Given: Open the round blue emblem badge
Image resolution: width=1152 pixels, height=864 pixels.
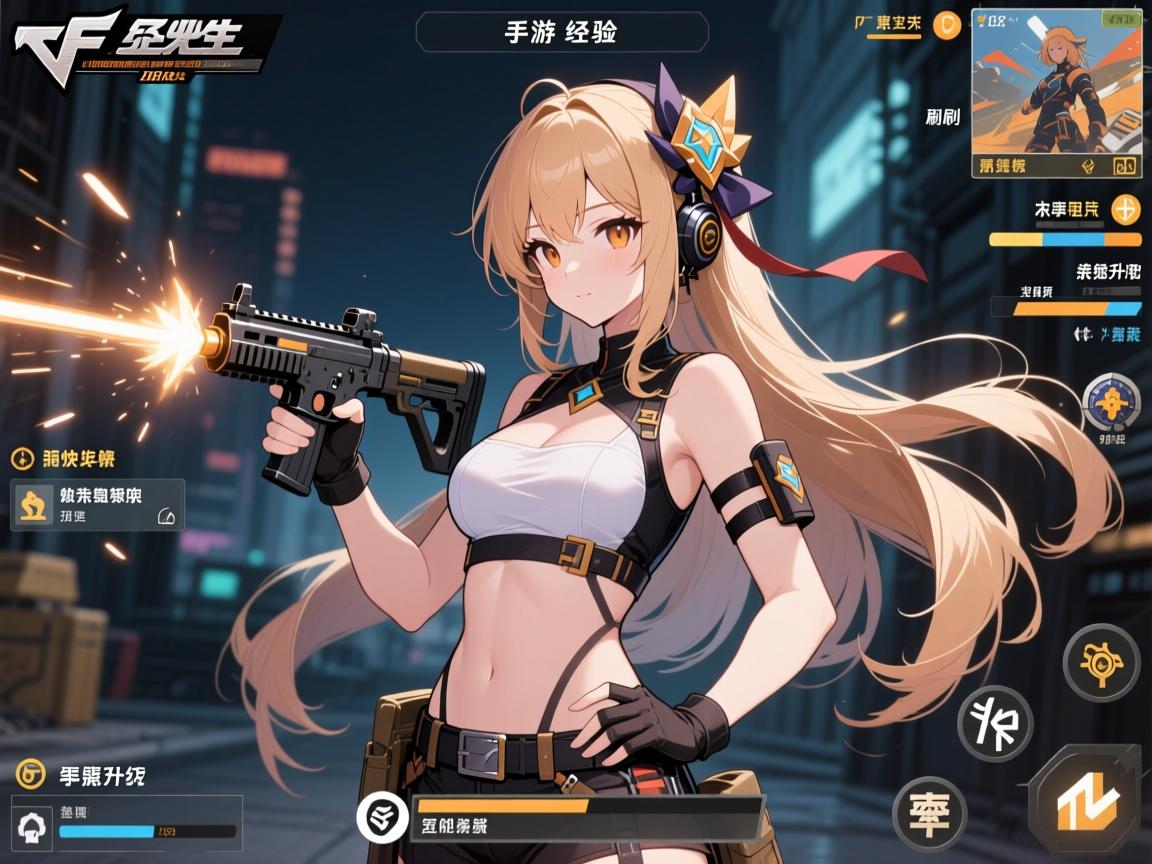Looking at the screenshot, I should coord(1110,404).
